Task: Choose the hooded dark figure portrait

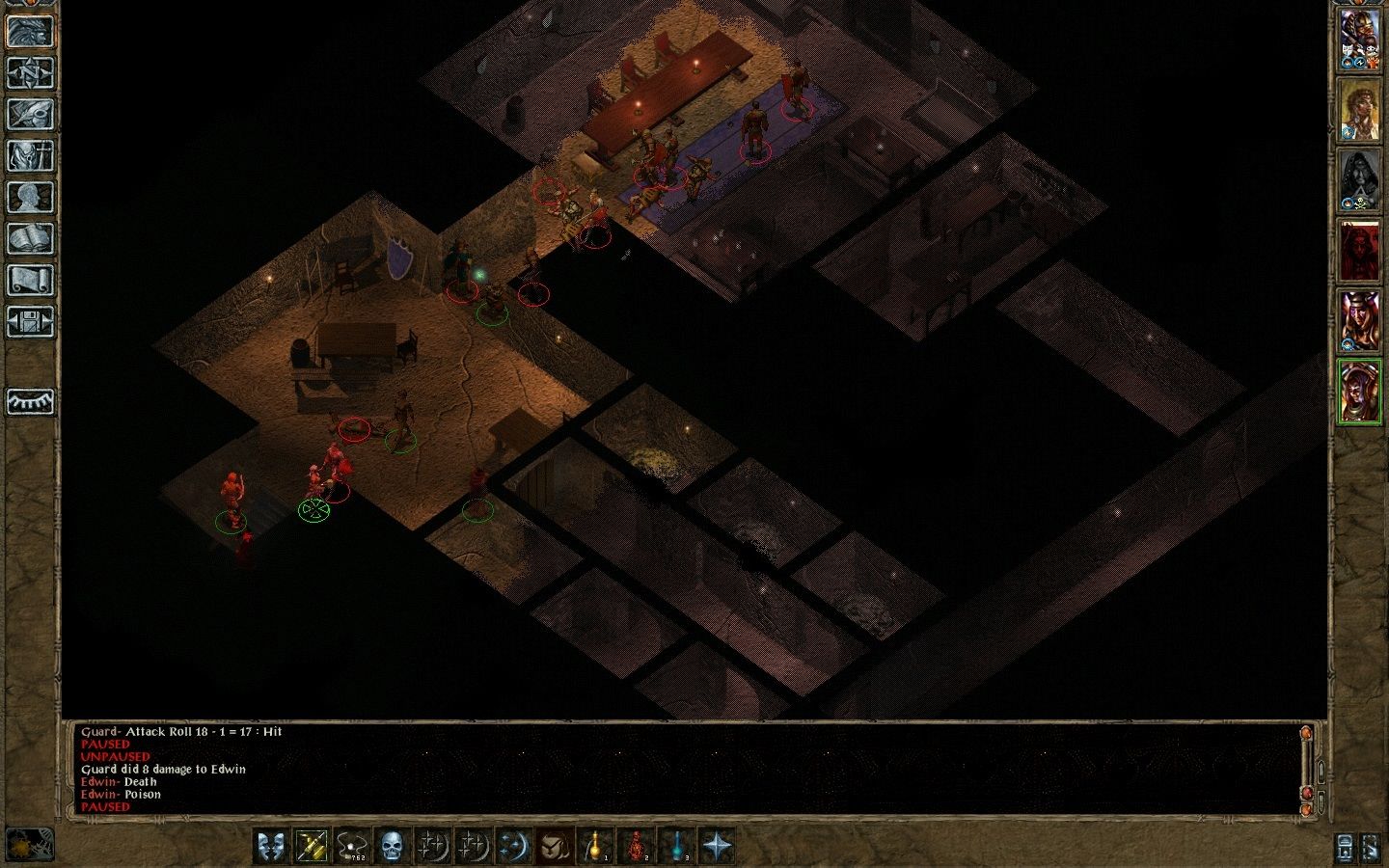Action: 1359,181
